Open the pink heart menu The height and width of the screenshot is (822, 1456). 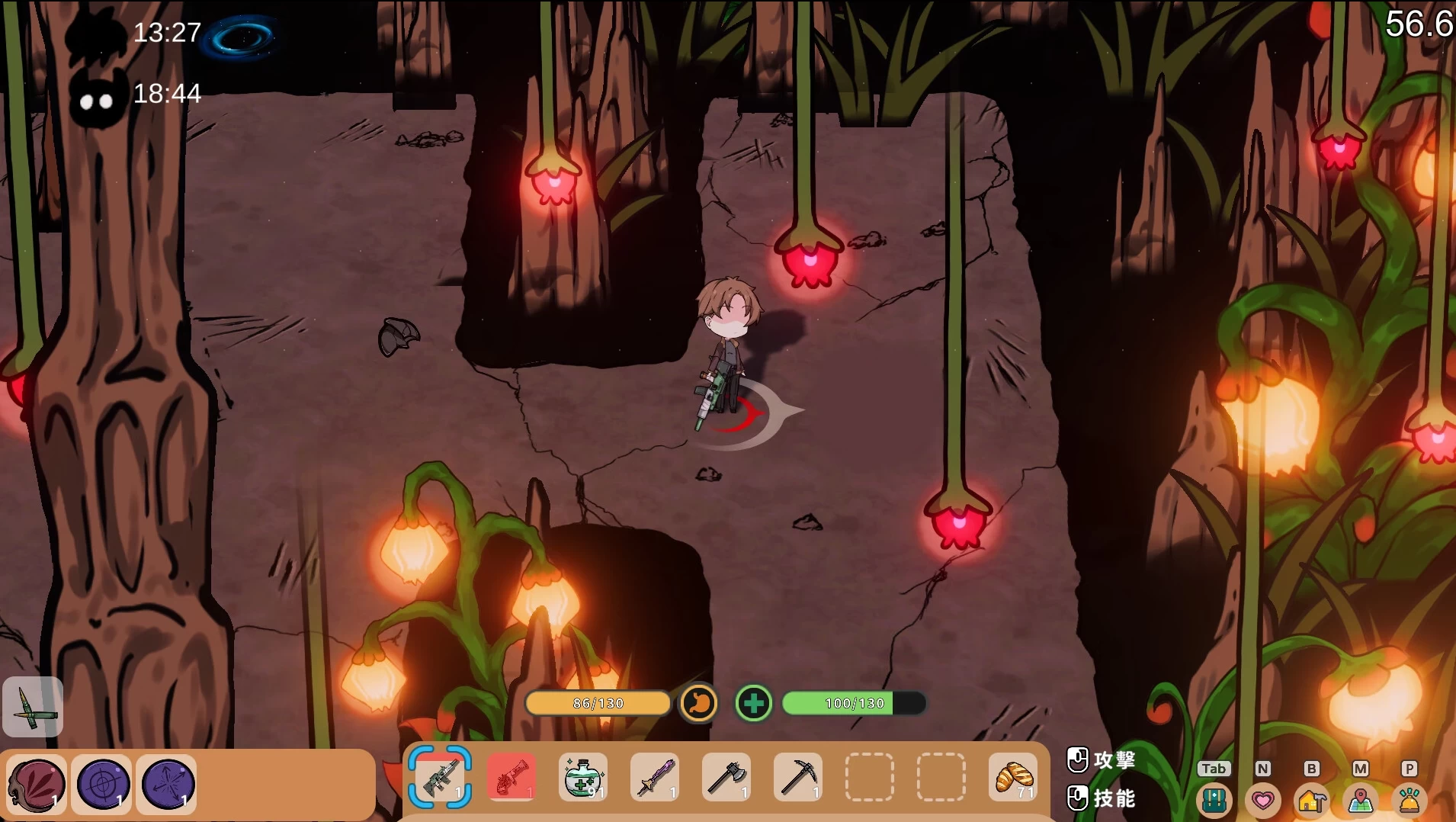pyautogui.click(x=1262, y=800)
